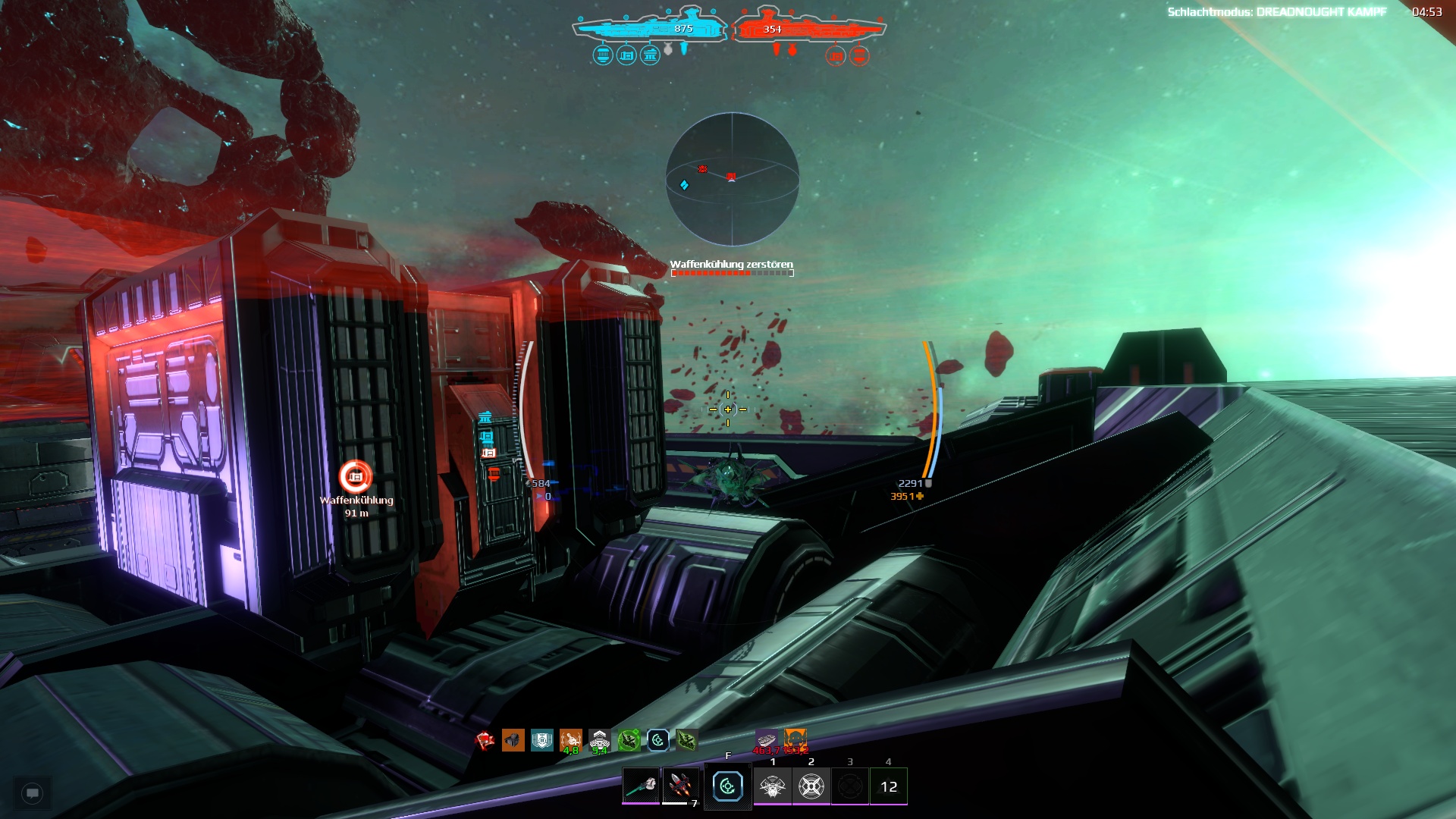Click the cyan octagon buff icon in buff row
The image size is (1456, 819).
[x=657, y=740]
